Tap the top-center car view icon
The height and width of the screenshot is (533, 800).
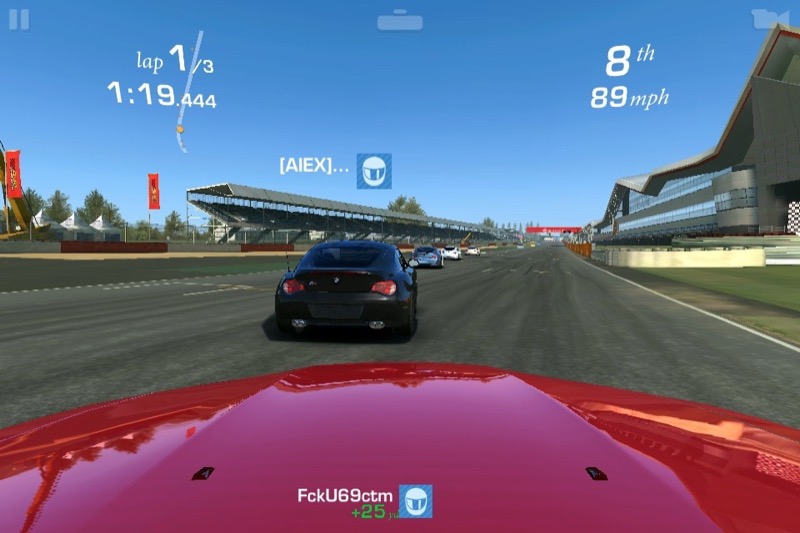click(400, 20)
